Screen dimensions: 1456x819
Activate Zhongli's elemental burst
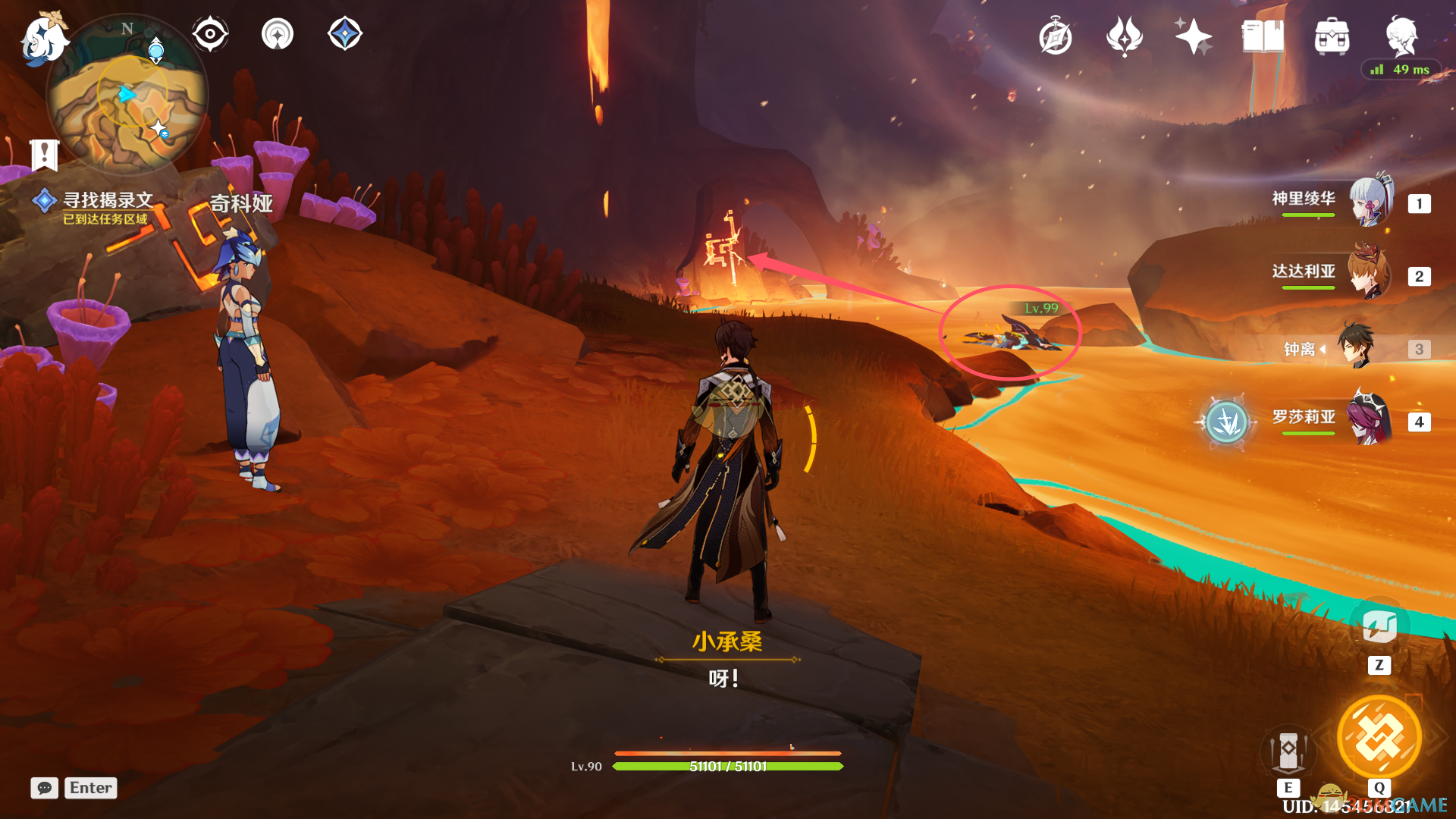(x=1379, y=737)
